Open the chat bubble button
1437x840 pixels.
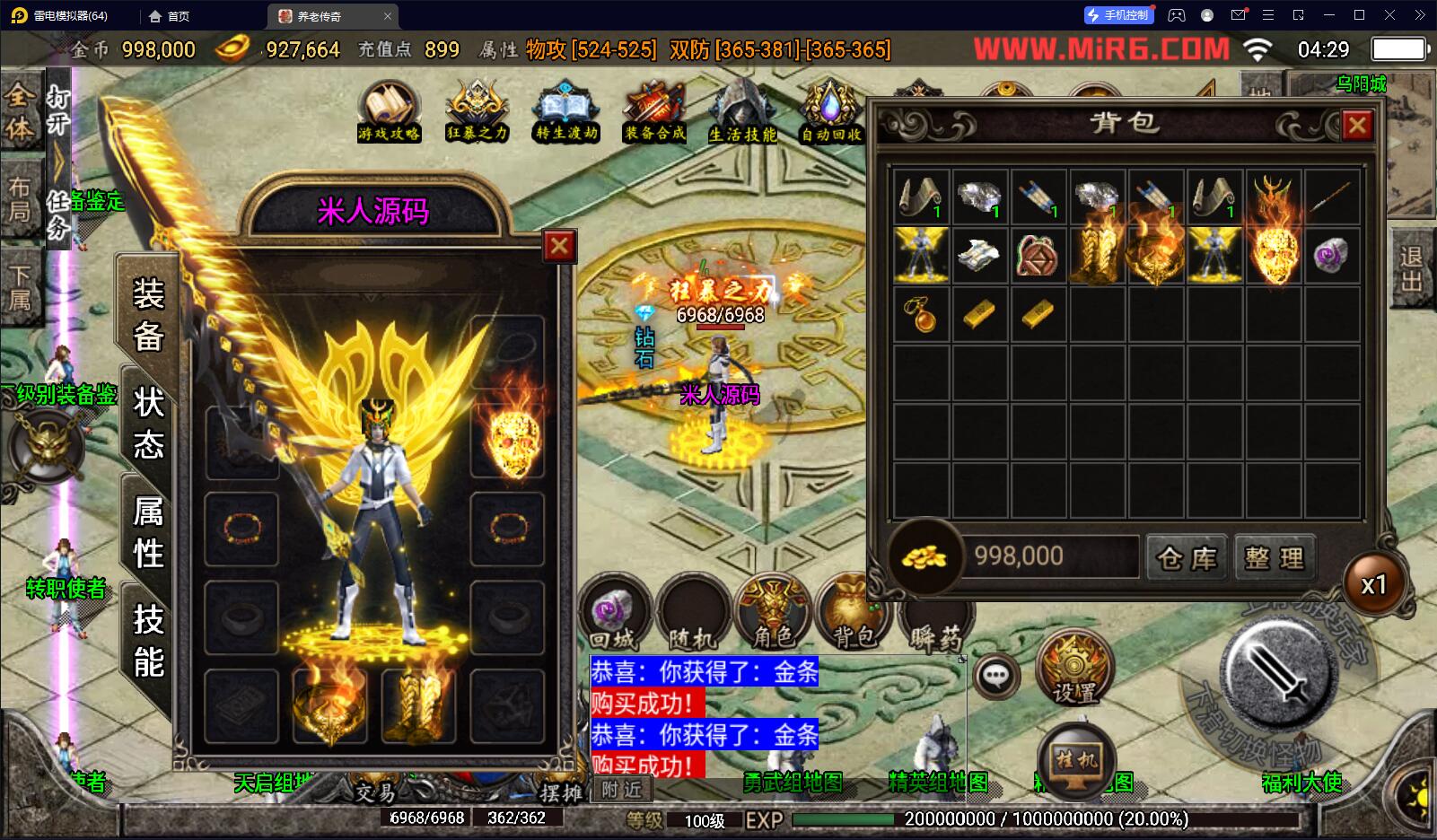(x=995, y=676)
